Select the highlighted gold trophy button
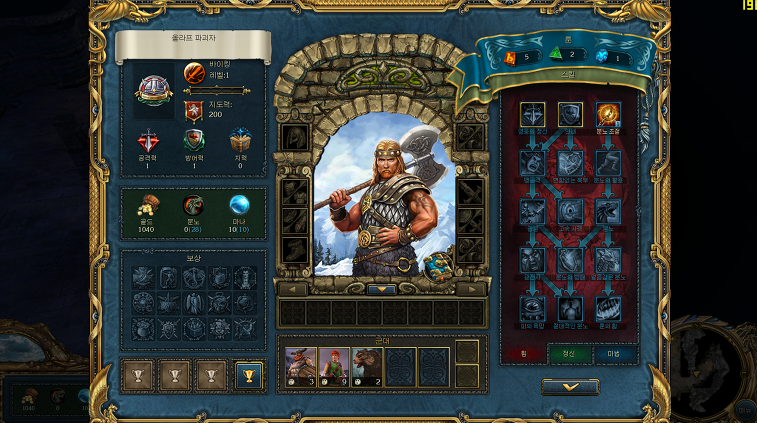 (x=249, y=375)
